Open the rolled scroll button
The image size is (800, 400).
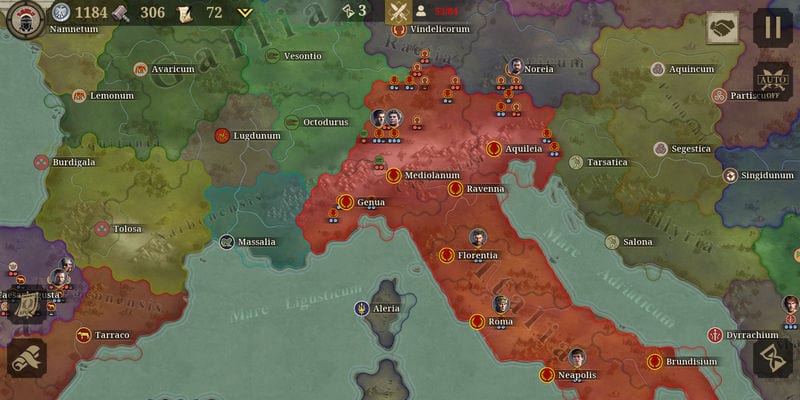coord(27,358)
